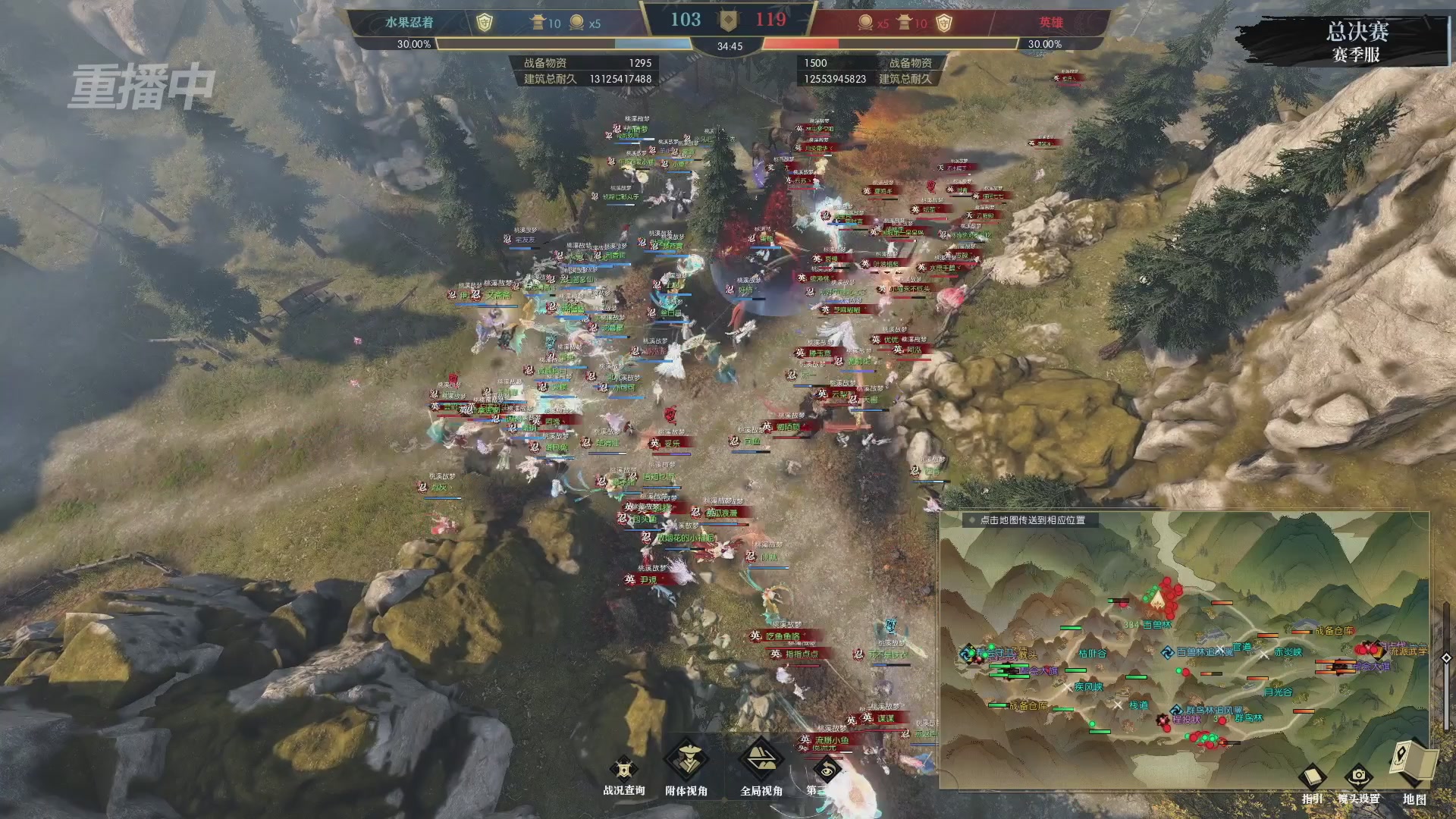Viewport: 1456px width, 819px height.
Task: Select 疾风峡 on the battlefield map
Action: tap(1088, 687)
